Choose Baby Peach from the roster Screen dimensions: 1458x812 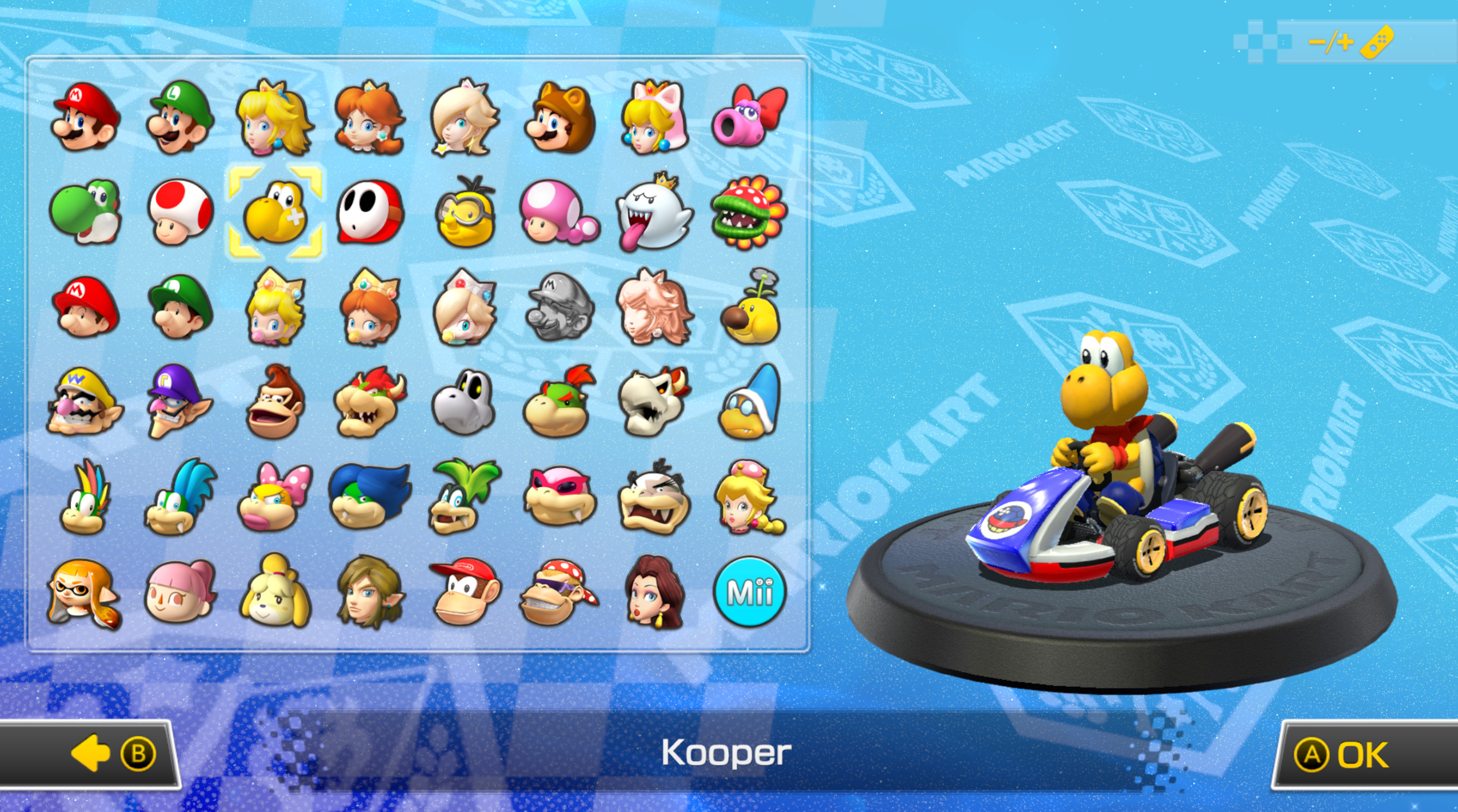click(275, 309)
